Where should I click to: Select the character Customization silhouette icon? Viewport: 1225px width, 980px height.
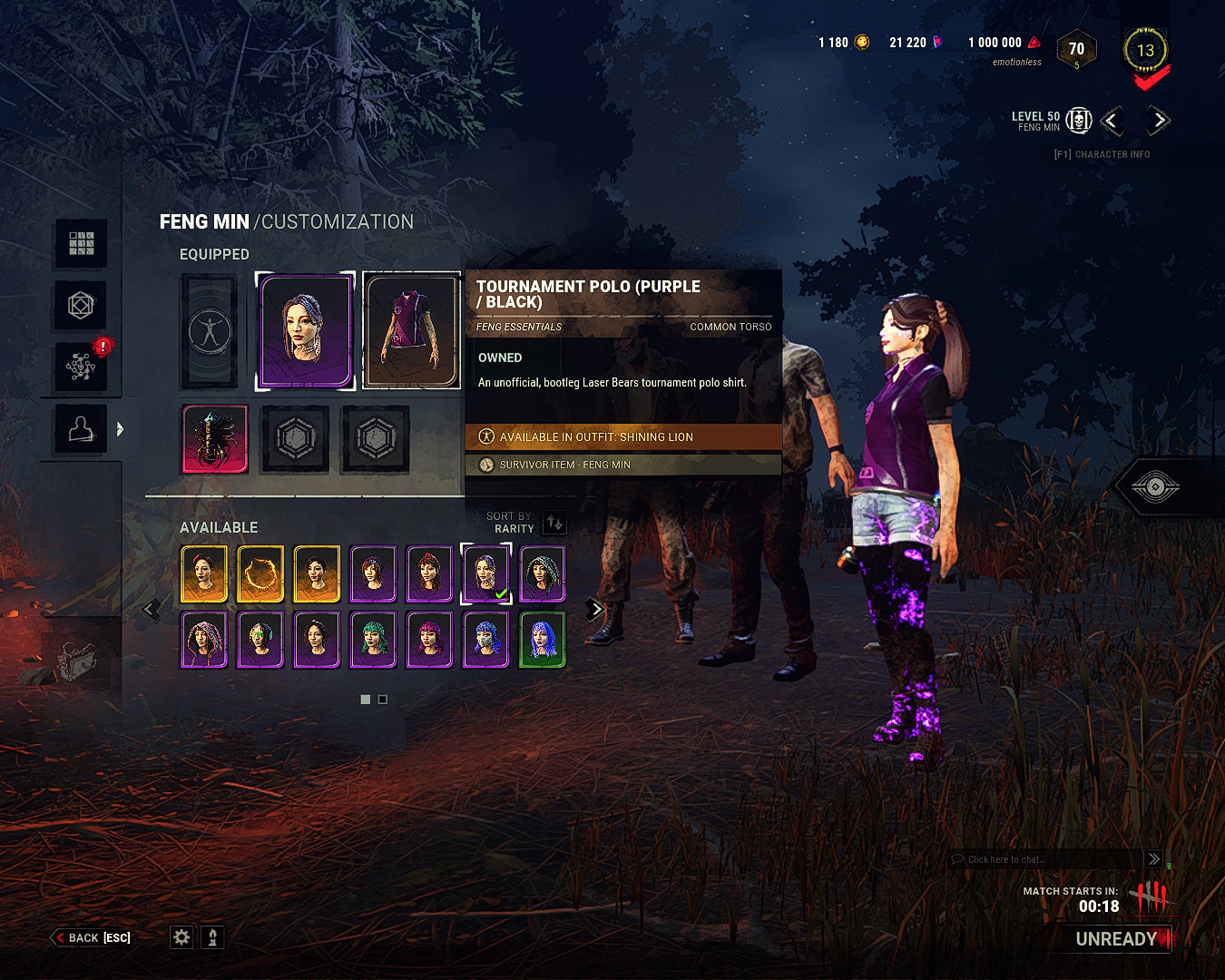[80, 427]
